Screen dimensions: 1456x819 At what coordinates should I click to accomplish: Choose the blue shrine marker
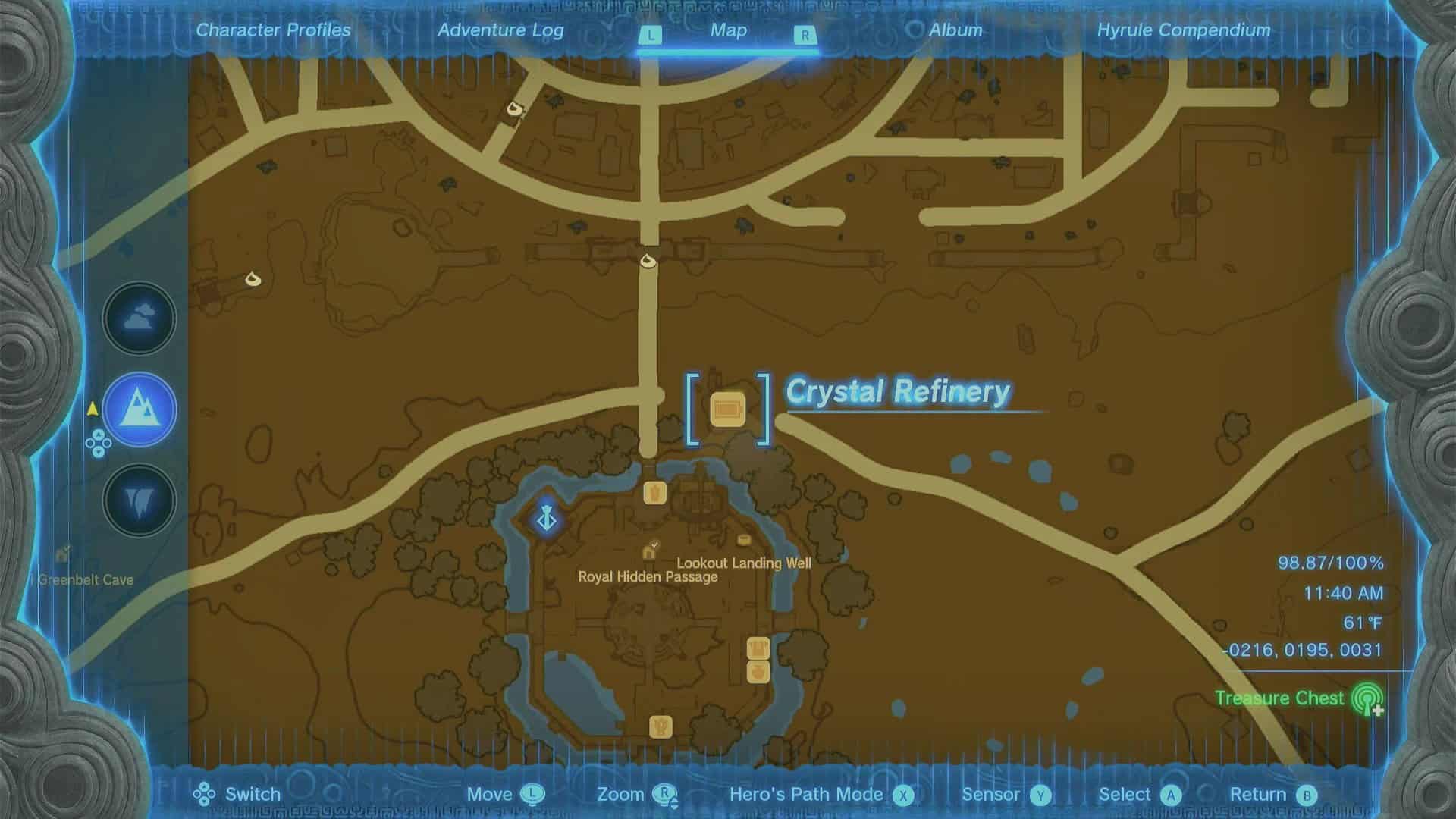tap(547, 520)
